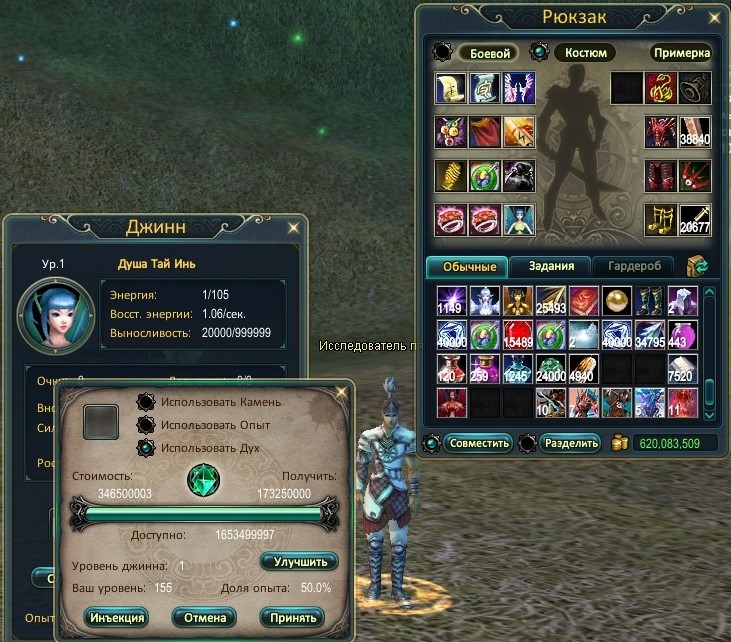731x642 pixels.
Task: Switch equipment view to Боевой
Action: (487, 53)
